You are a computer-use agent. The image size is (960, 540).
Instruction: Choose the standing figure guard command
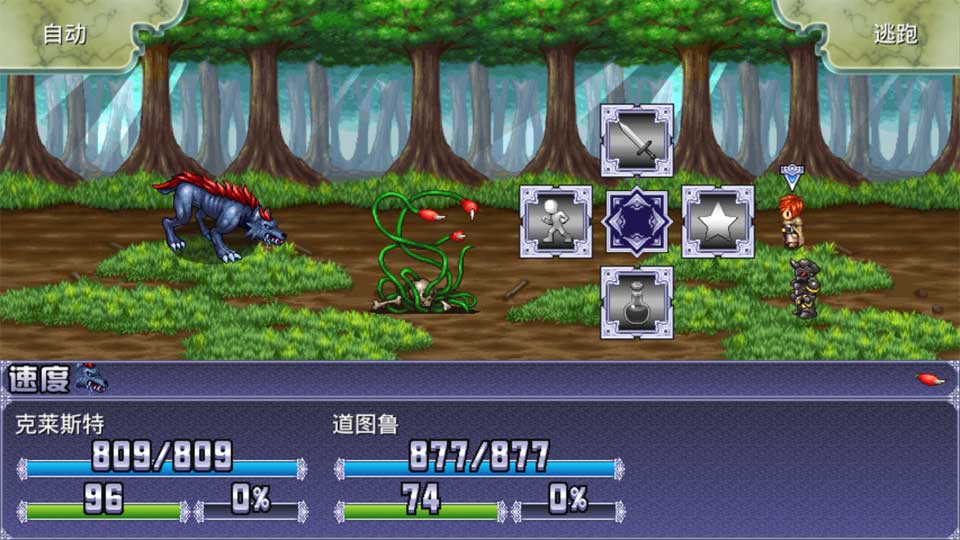coord(556,222)
